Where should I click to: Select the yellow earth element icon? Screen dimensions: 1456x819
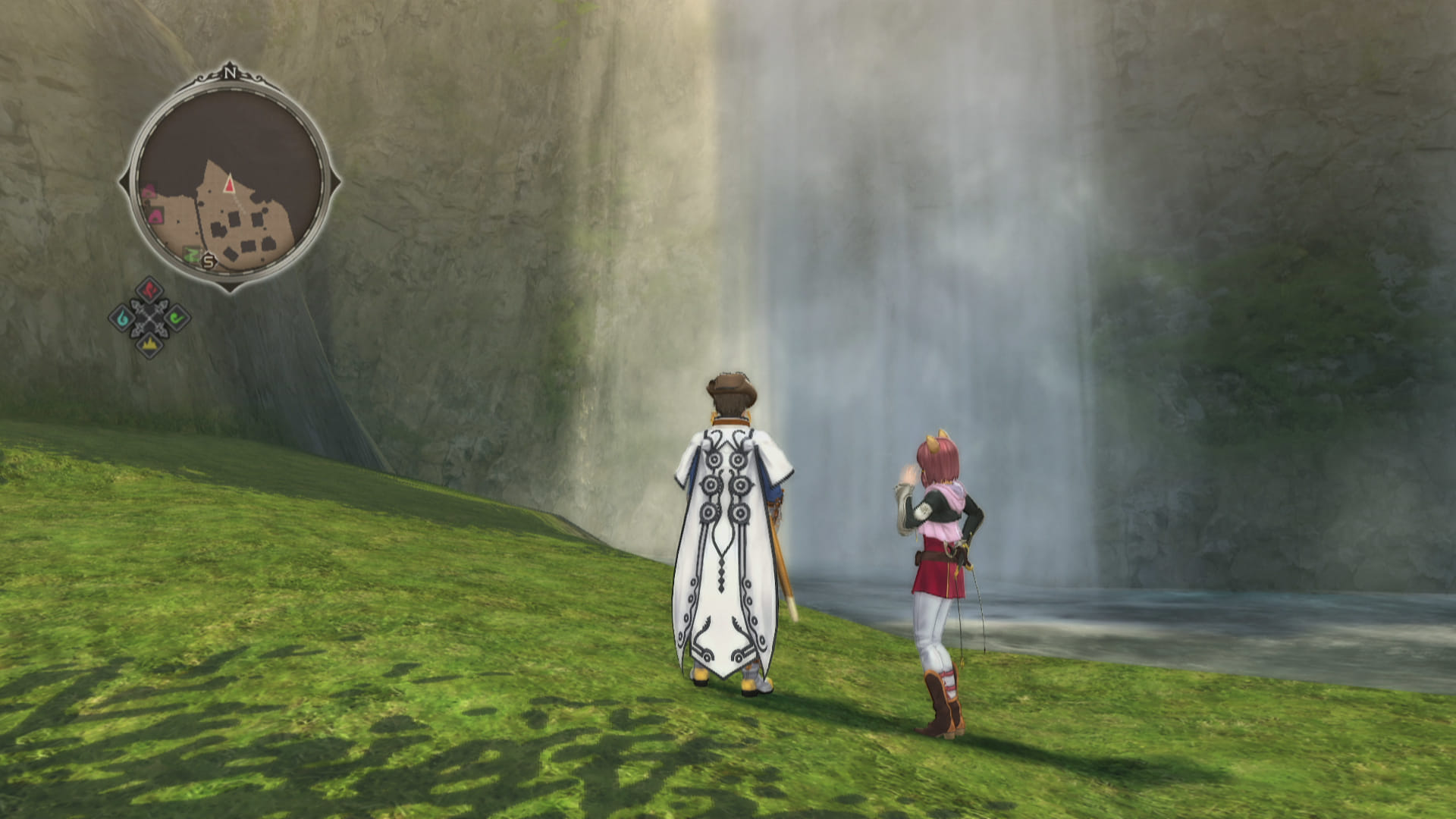[149, 345]
